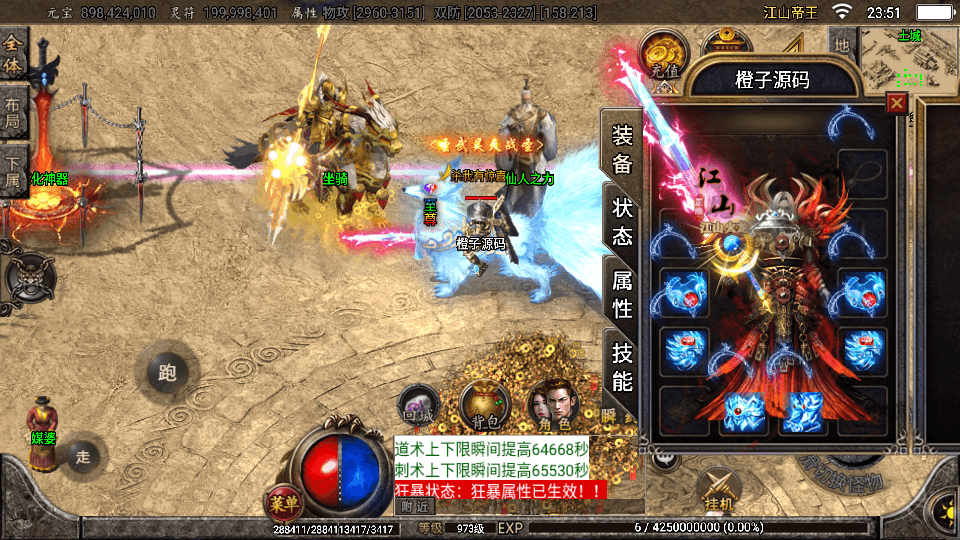Image resolution: width=960 pixels, height=540 pixels.
Task: Close the 橙子源码 character panel
Action: coord(897,102)
